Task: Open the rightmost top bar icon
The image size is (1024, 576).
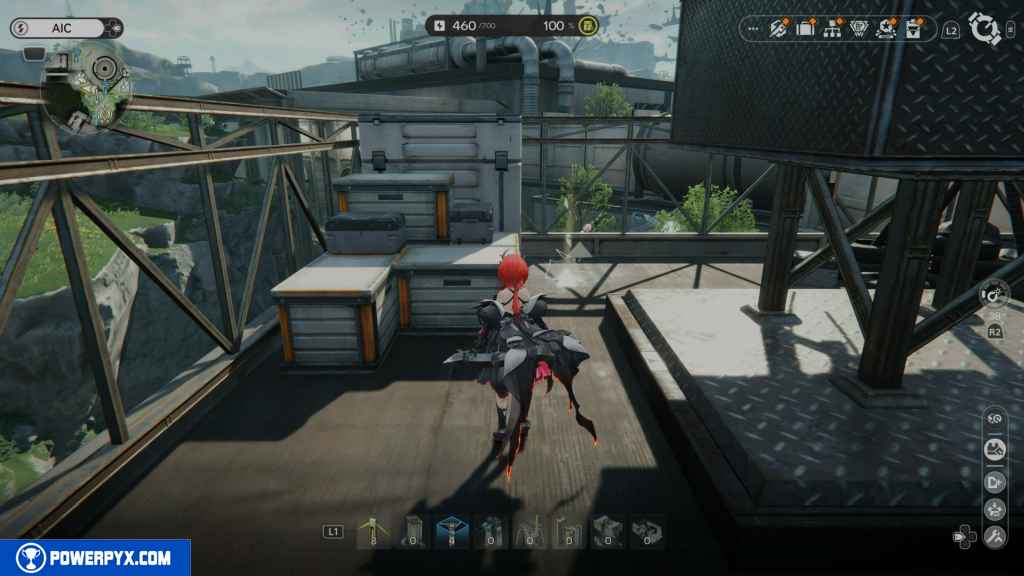Action: pyautogui.click(x=912, y=28)
